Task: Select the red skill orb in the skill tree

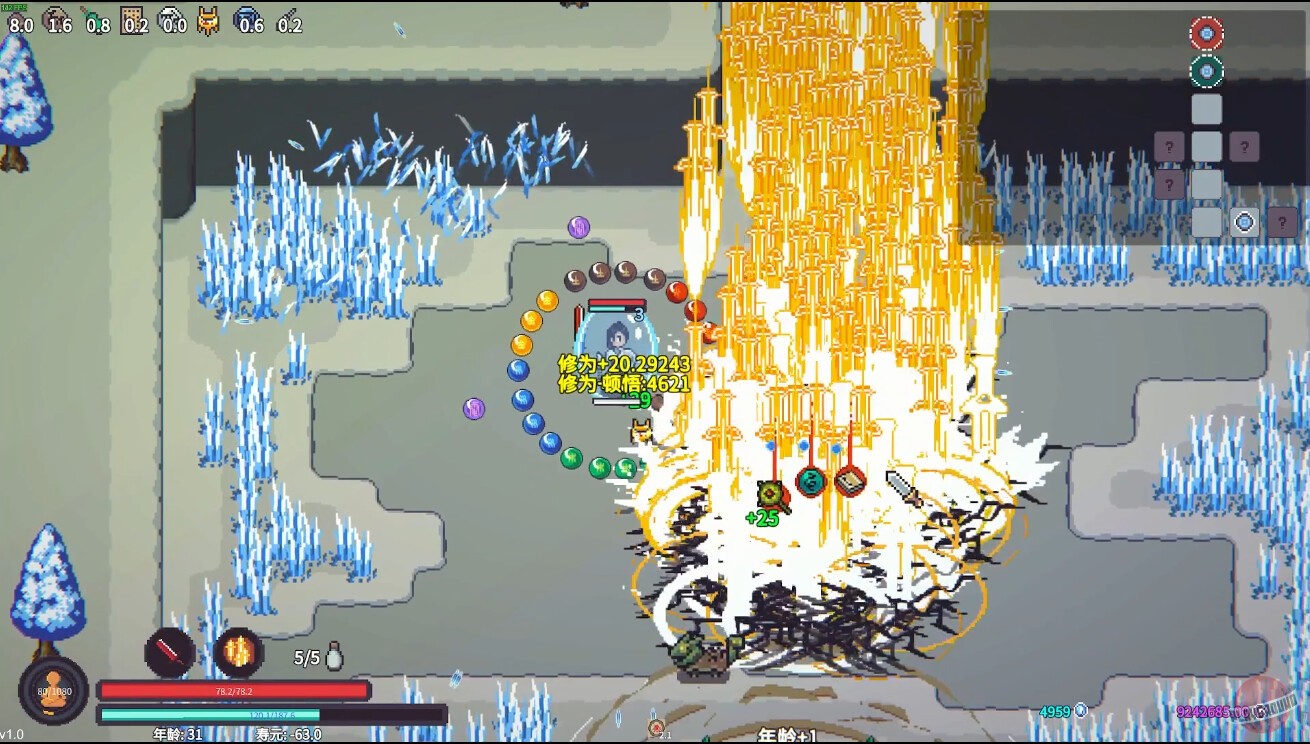Action: tap(1208, 32)
